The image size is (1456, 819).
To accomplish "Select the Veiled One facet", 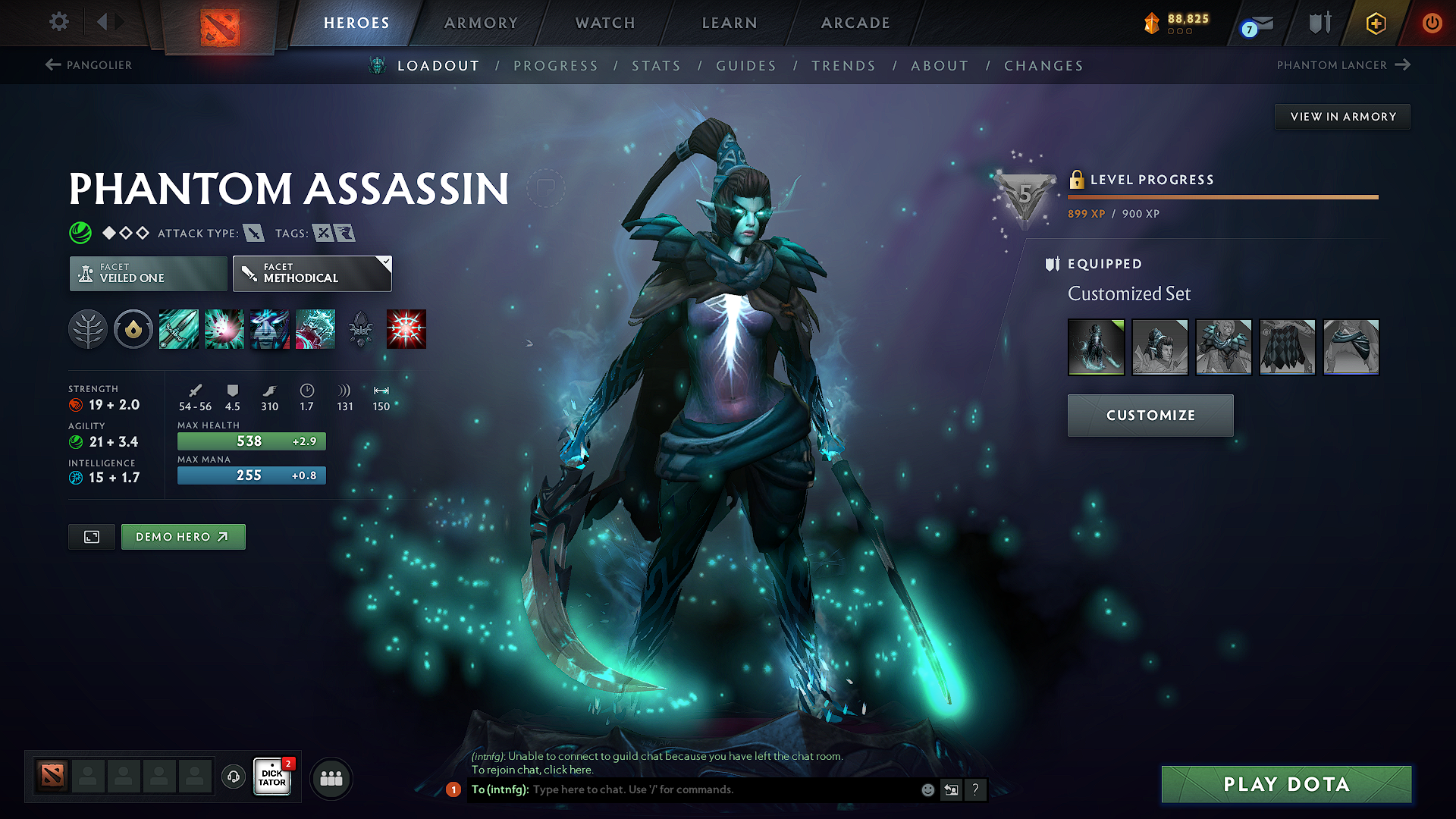I will click(147, 273).
